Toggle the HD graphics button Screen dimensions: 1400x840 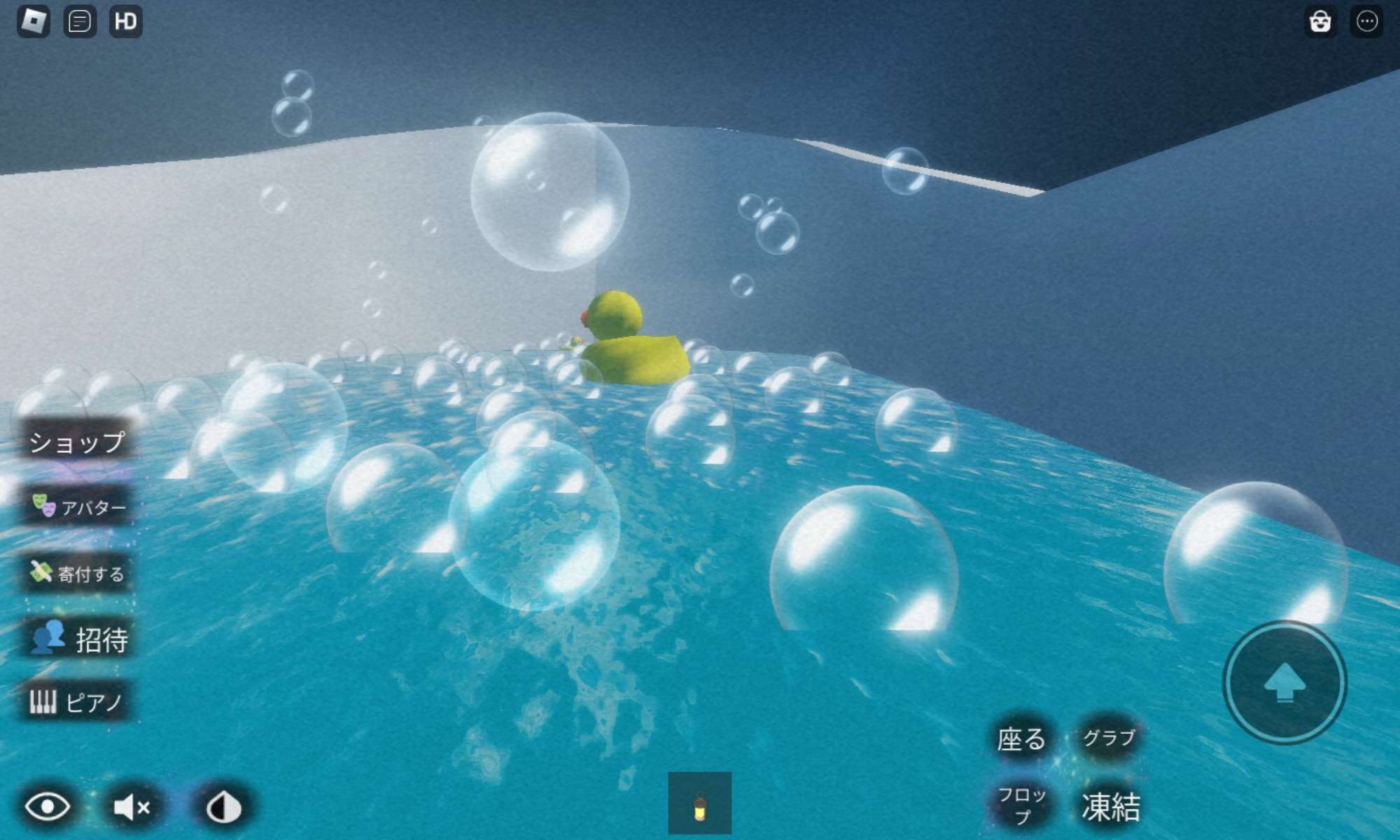pos(126,22)
